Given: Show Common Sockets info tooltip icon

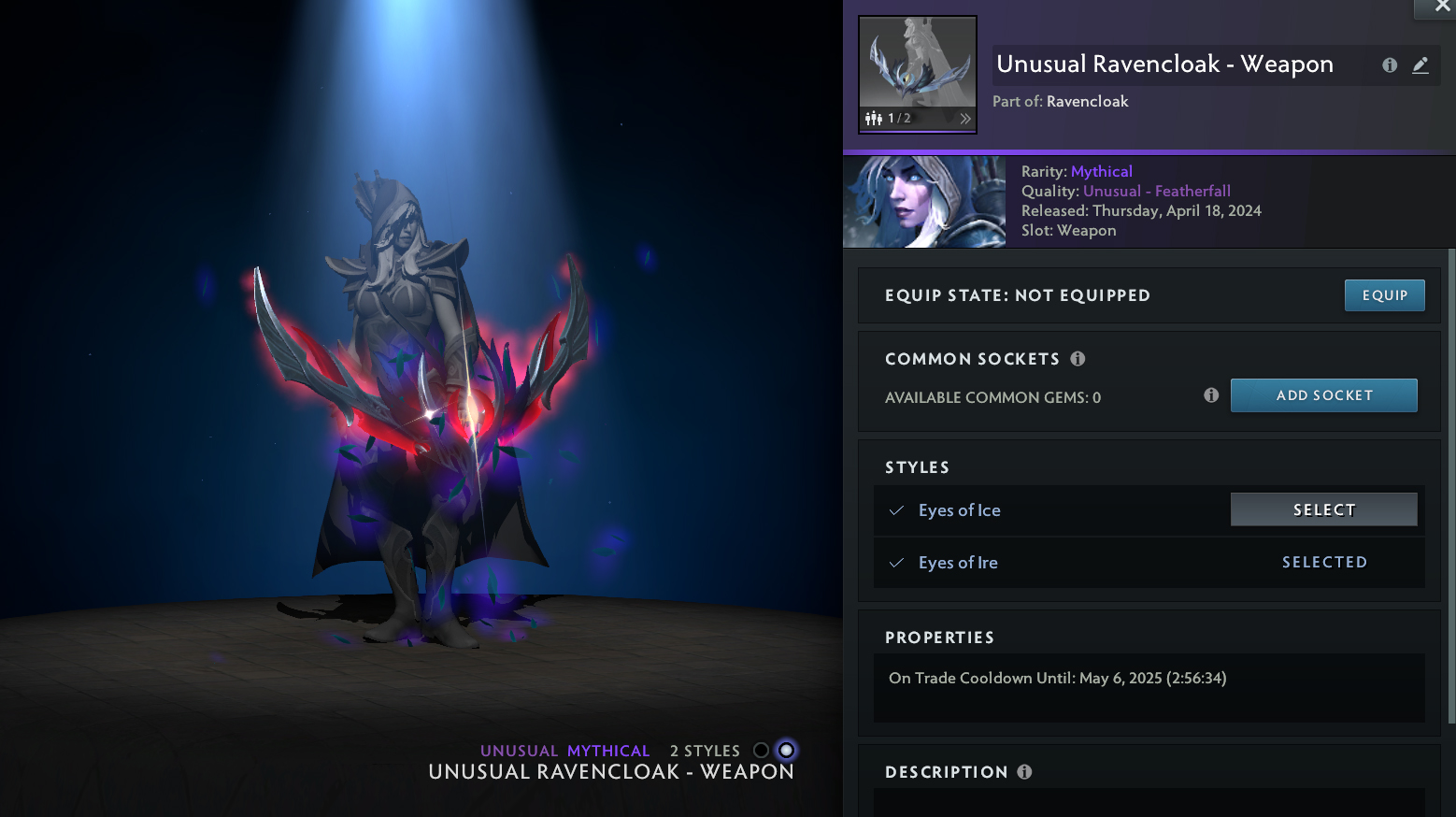Looking at the screenshot, I should 1078,359.
